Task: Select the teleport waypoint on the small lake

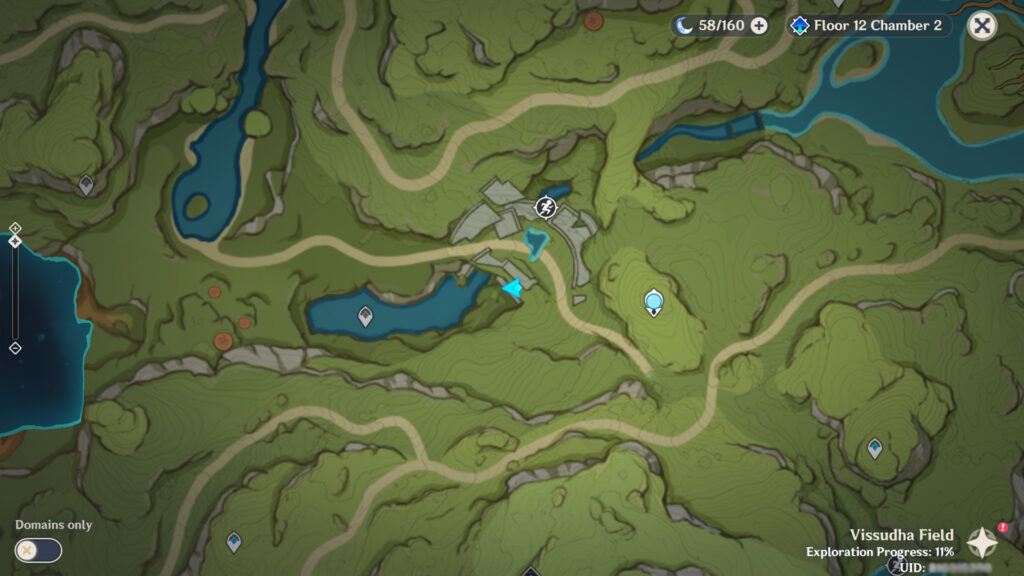Action: point(365,317)
